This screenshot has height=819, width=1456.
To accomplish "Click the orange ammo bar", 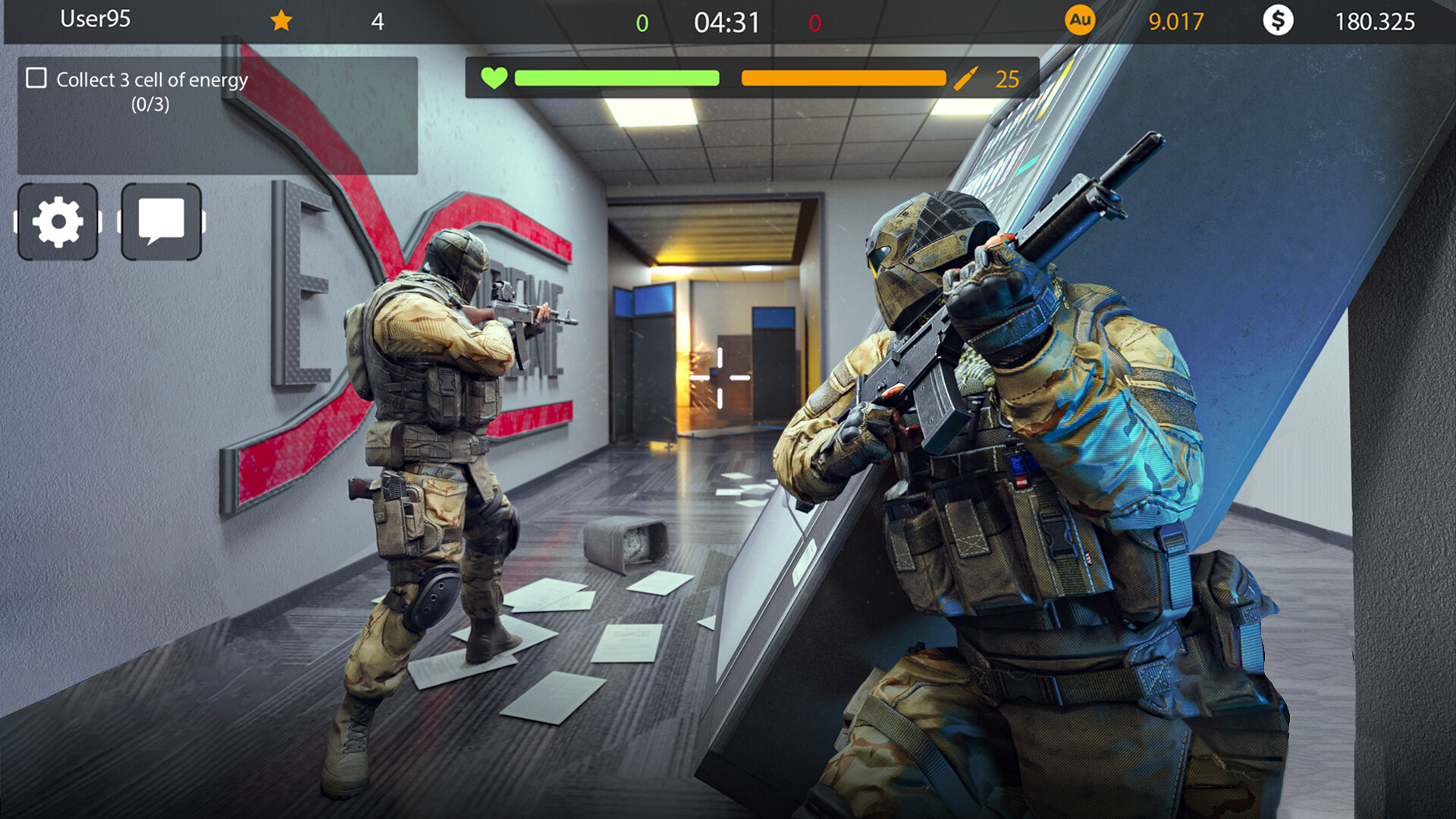I will point(842,77).
